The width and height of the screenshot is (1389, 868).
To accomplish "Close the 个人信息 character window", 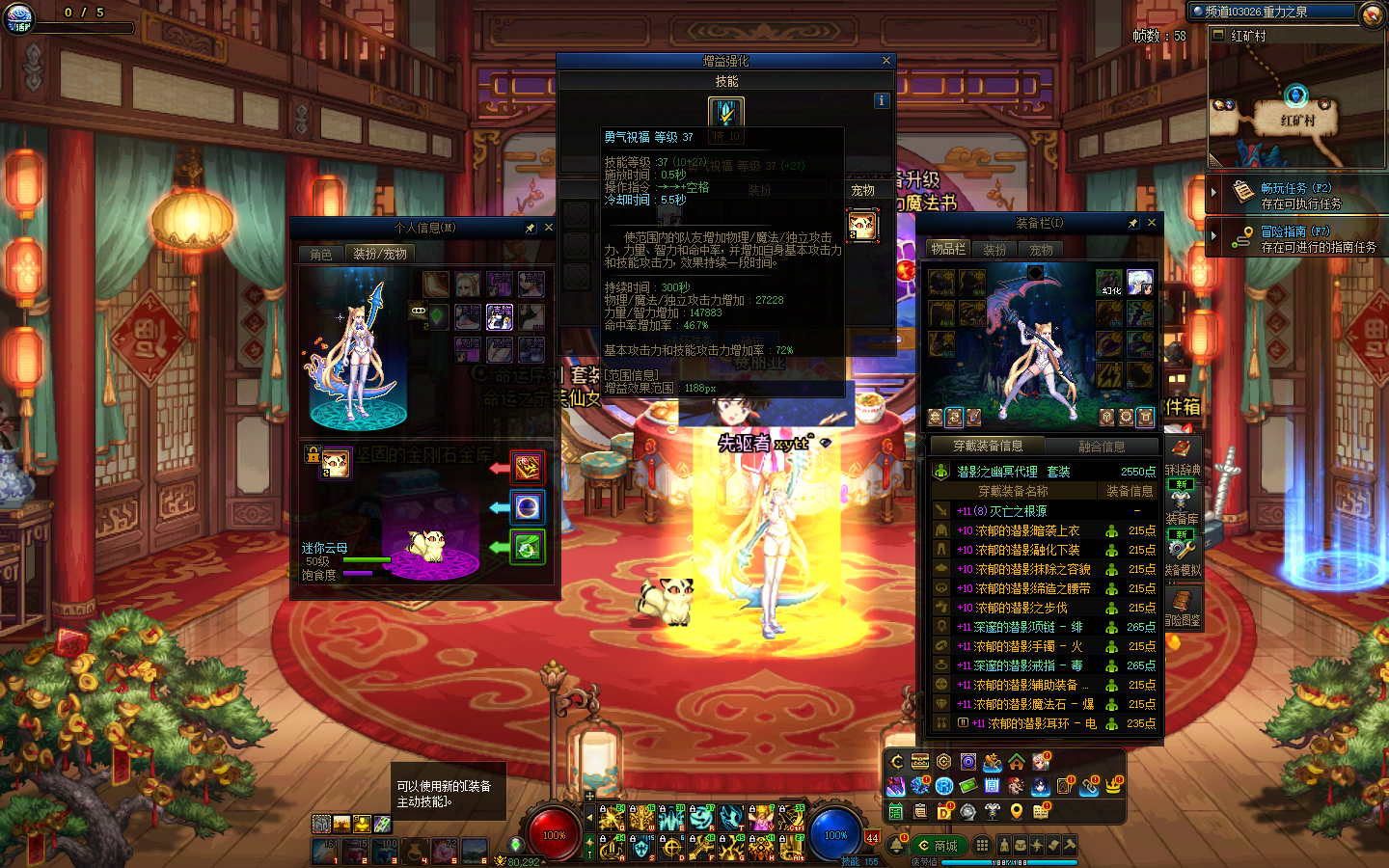I will 549,228.
